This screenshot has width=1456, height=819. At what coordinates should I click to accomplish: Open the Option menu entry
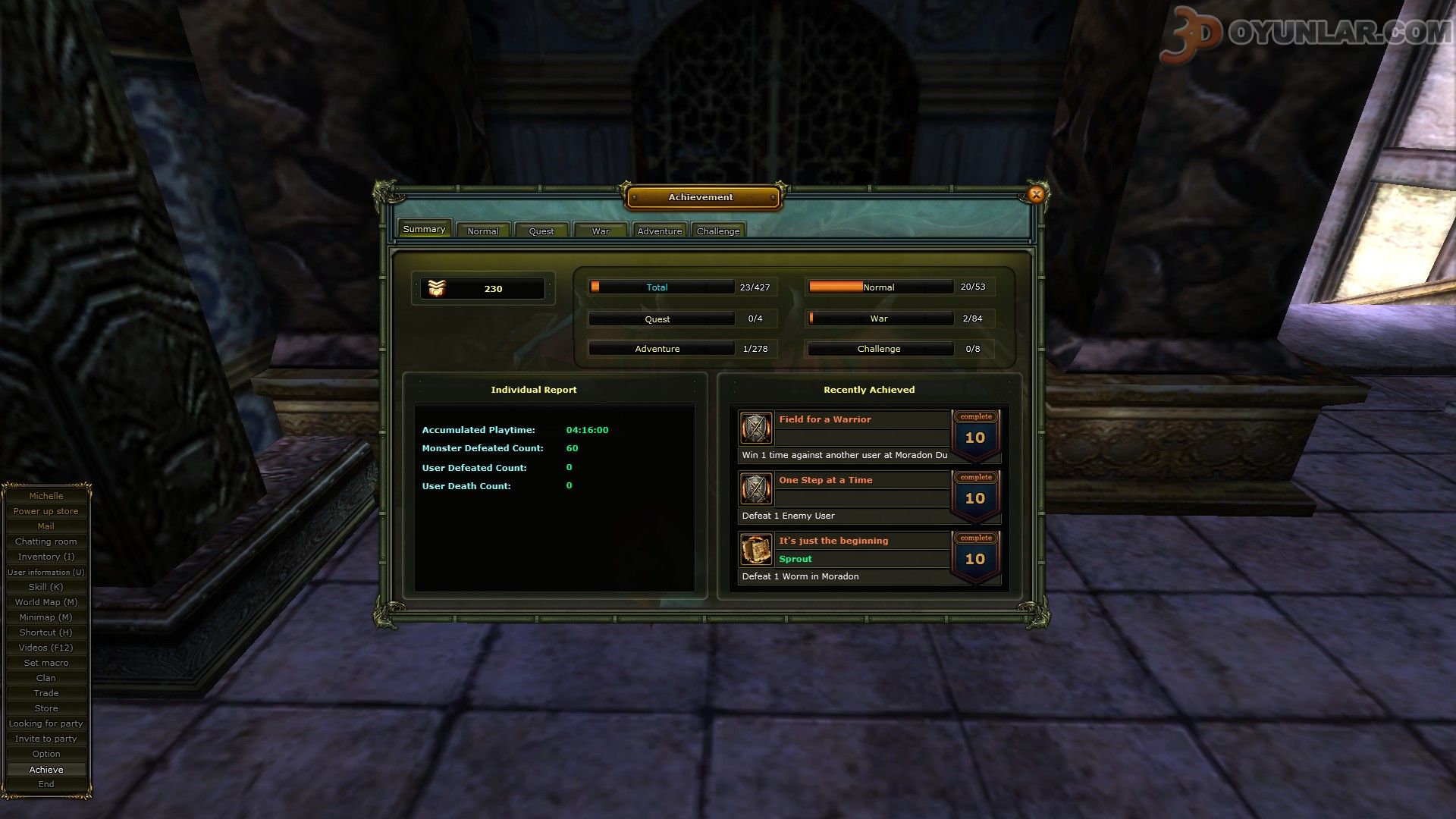pyautogui.click(x=46, y=754)
